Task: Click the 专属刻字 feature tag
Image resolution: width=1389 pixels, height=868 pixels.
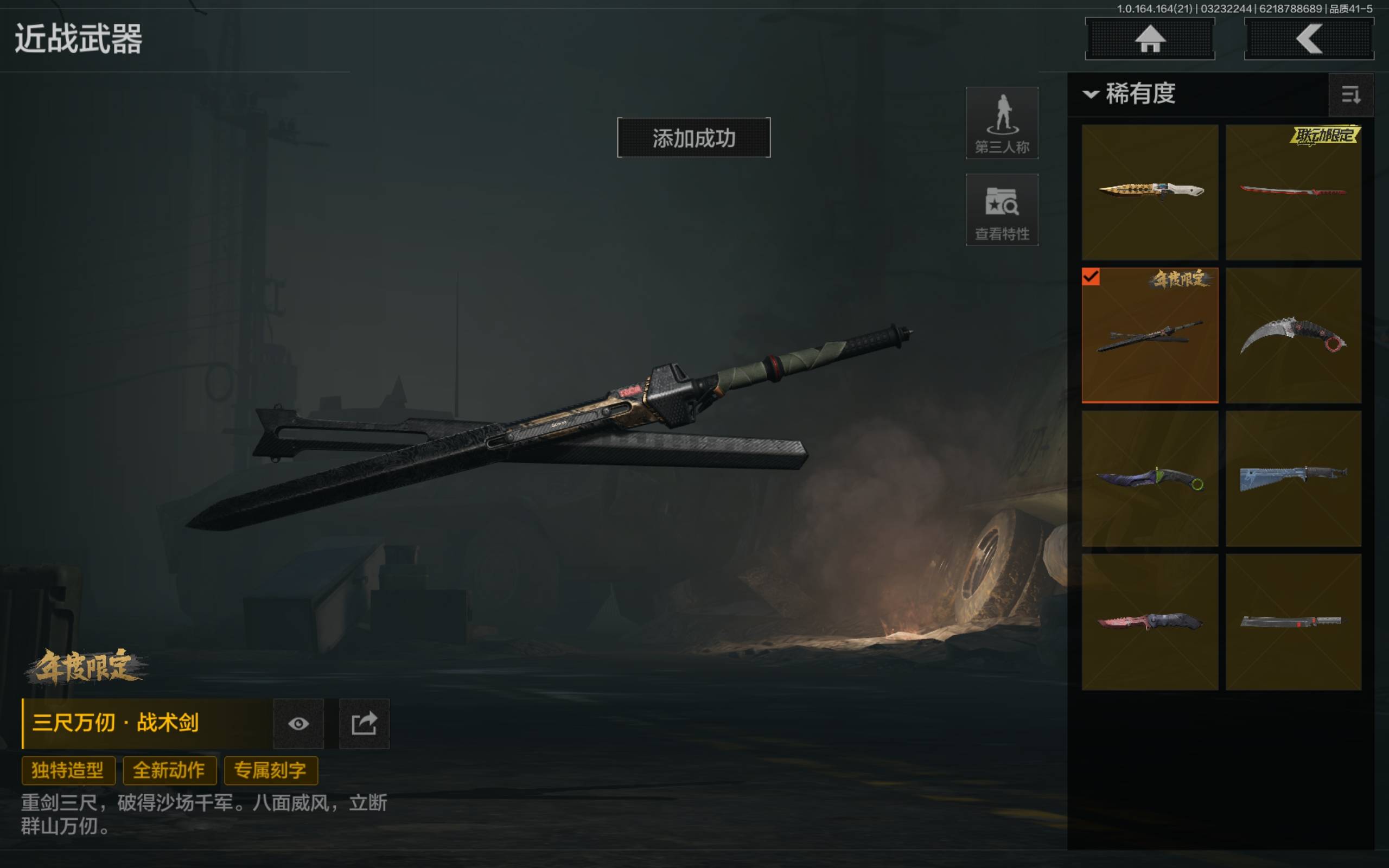Action: (270, 770)
